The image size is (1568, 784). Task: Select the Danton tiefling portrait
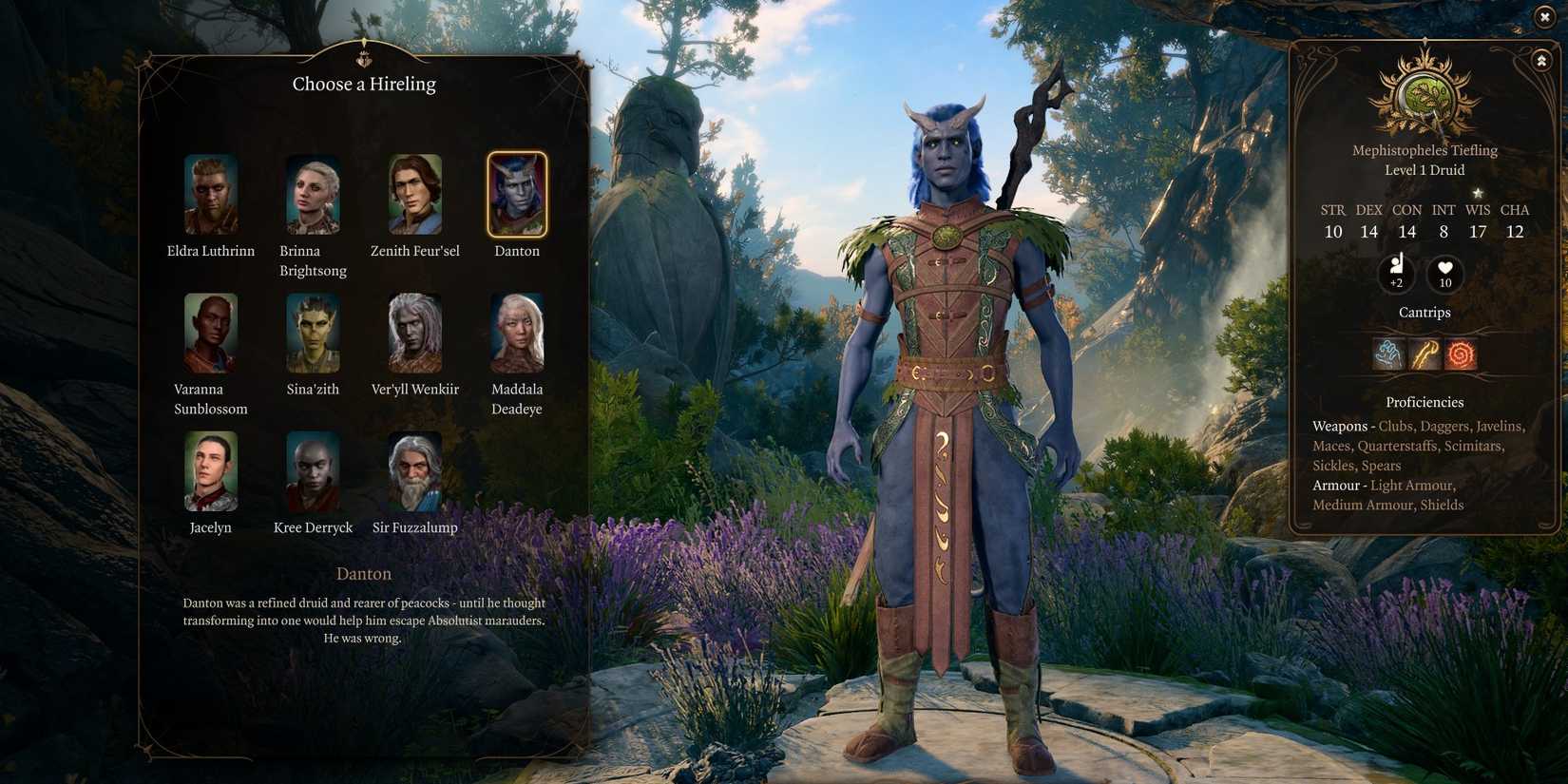[517, 194]
